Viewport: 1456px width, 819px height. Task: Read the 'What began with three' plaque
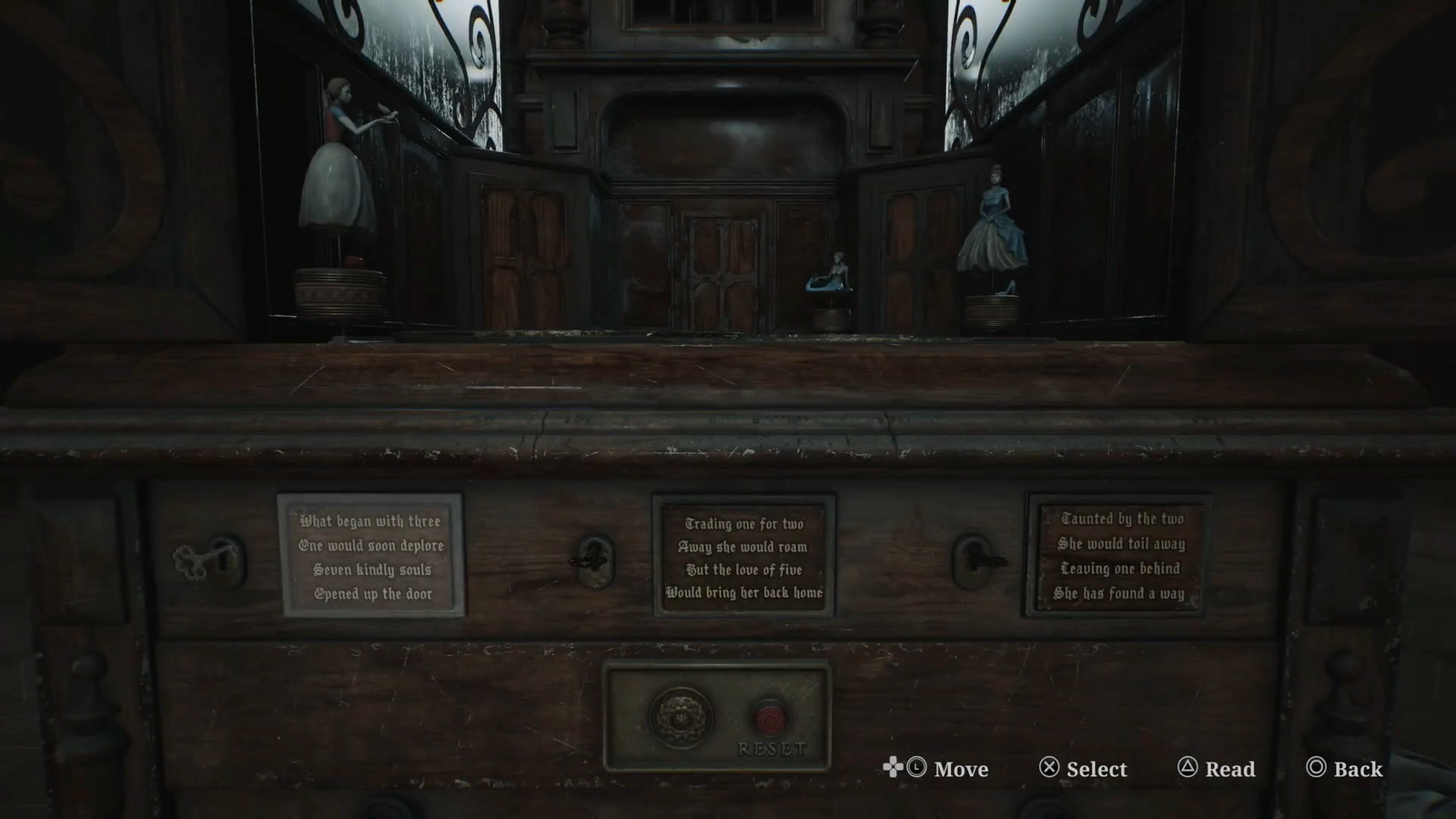click(x=369, y=558)
